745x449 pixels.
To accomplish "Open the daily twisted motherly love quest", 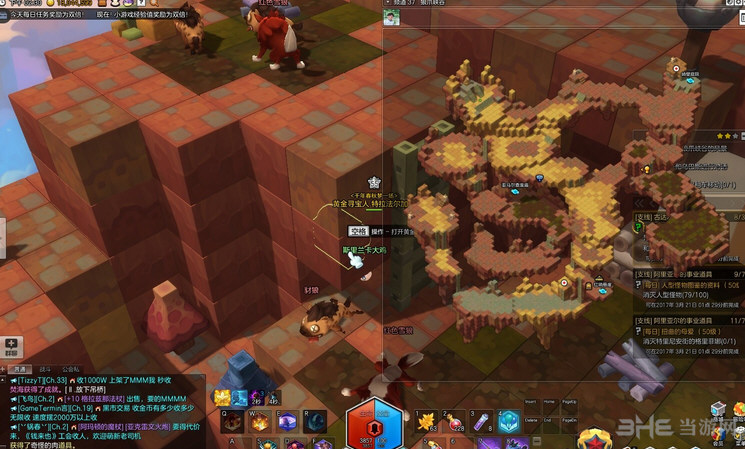I will coord(688,330).
